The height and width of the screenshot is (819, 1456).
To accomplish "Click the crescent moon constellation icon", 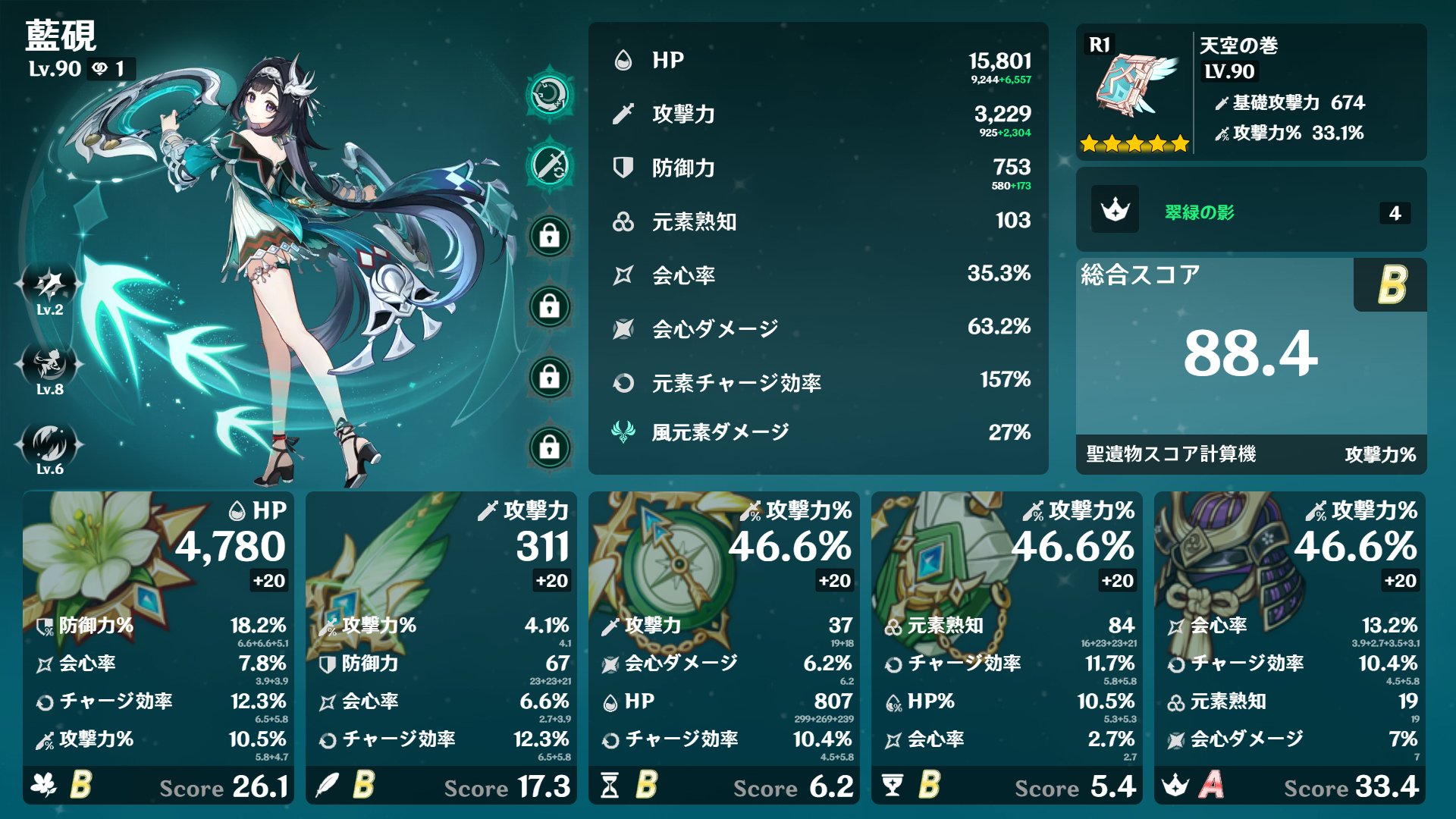I will coord(550,95).
